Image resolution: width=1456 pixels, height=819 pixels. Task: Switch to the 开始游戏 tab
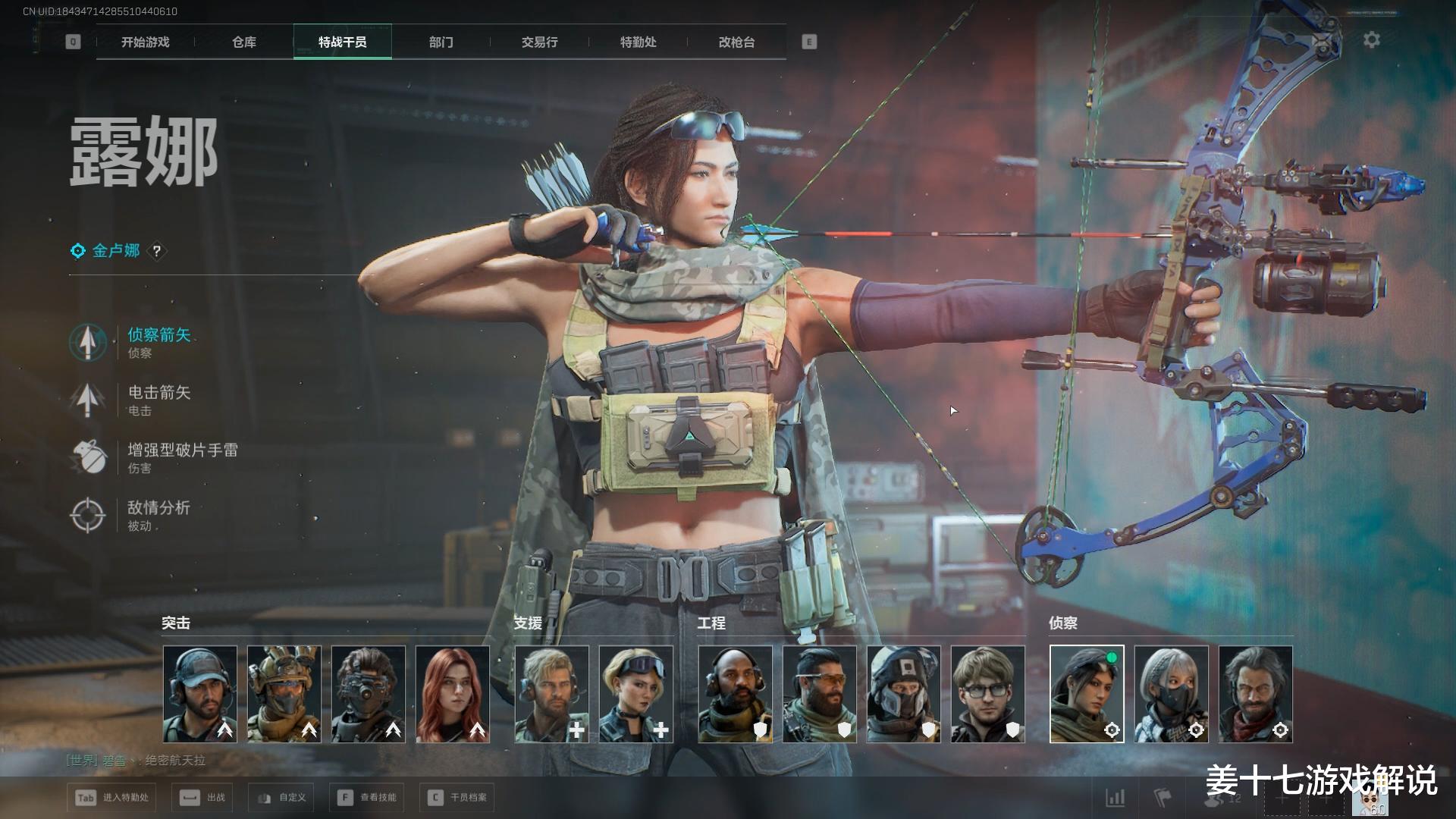(146, 42)
